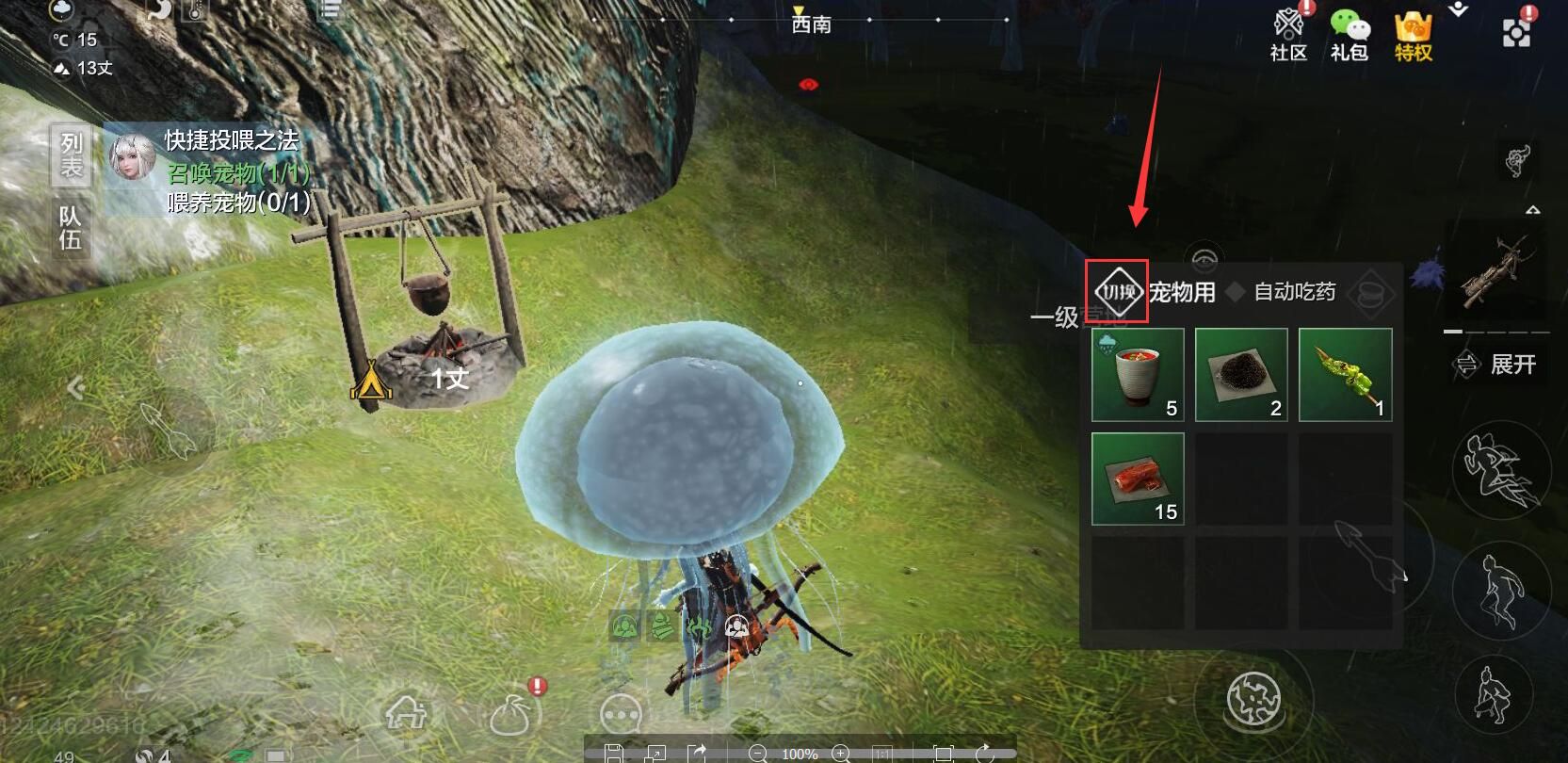Screen dimensions: 1568x763
Task: Switch to the 队伍 team tab
Action: pos(72,228)
